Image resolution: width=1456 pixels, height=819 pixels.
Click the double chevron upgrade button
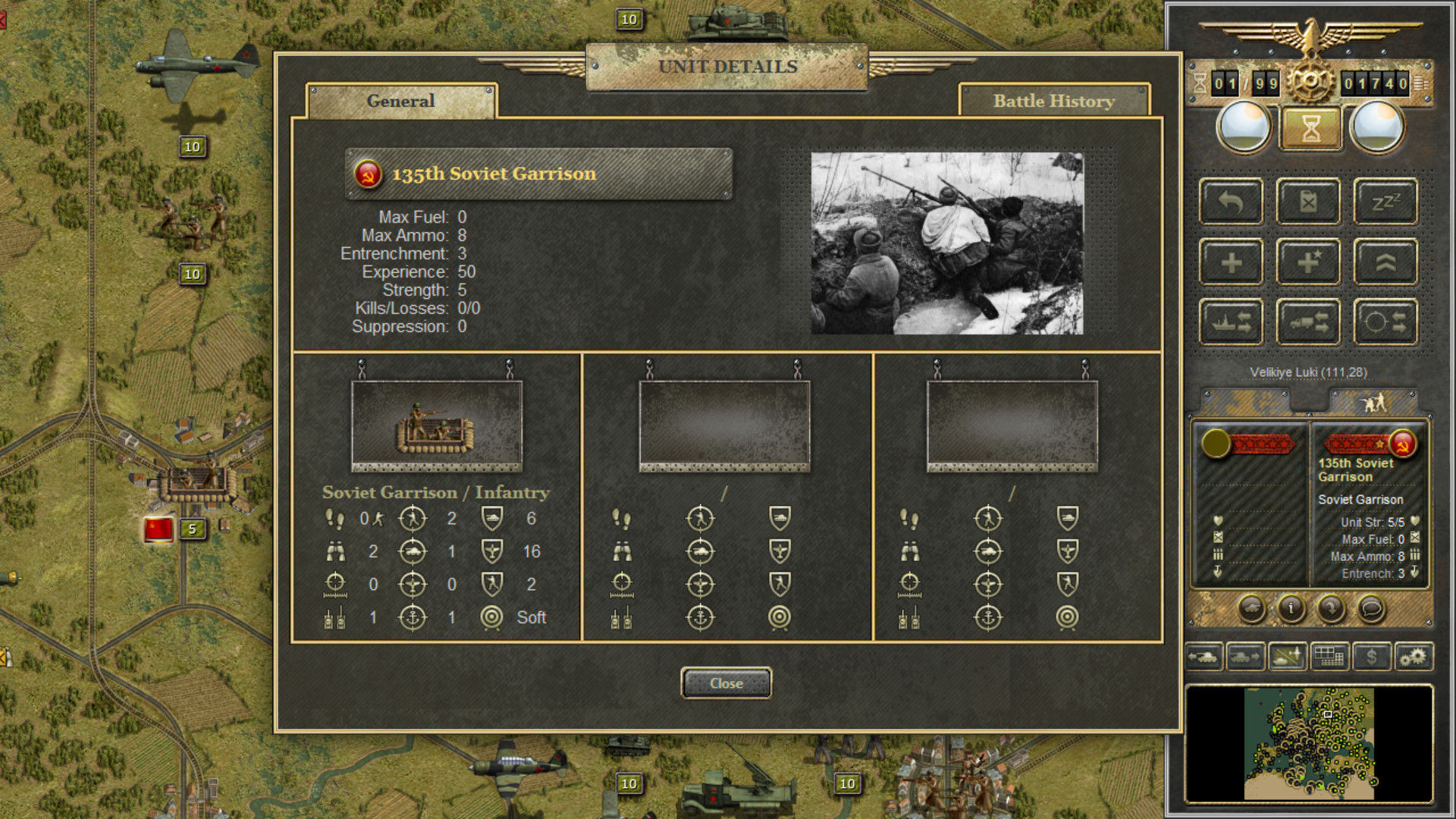[1385, 262]
